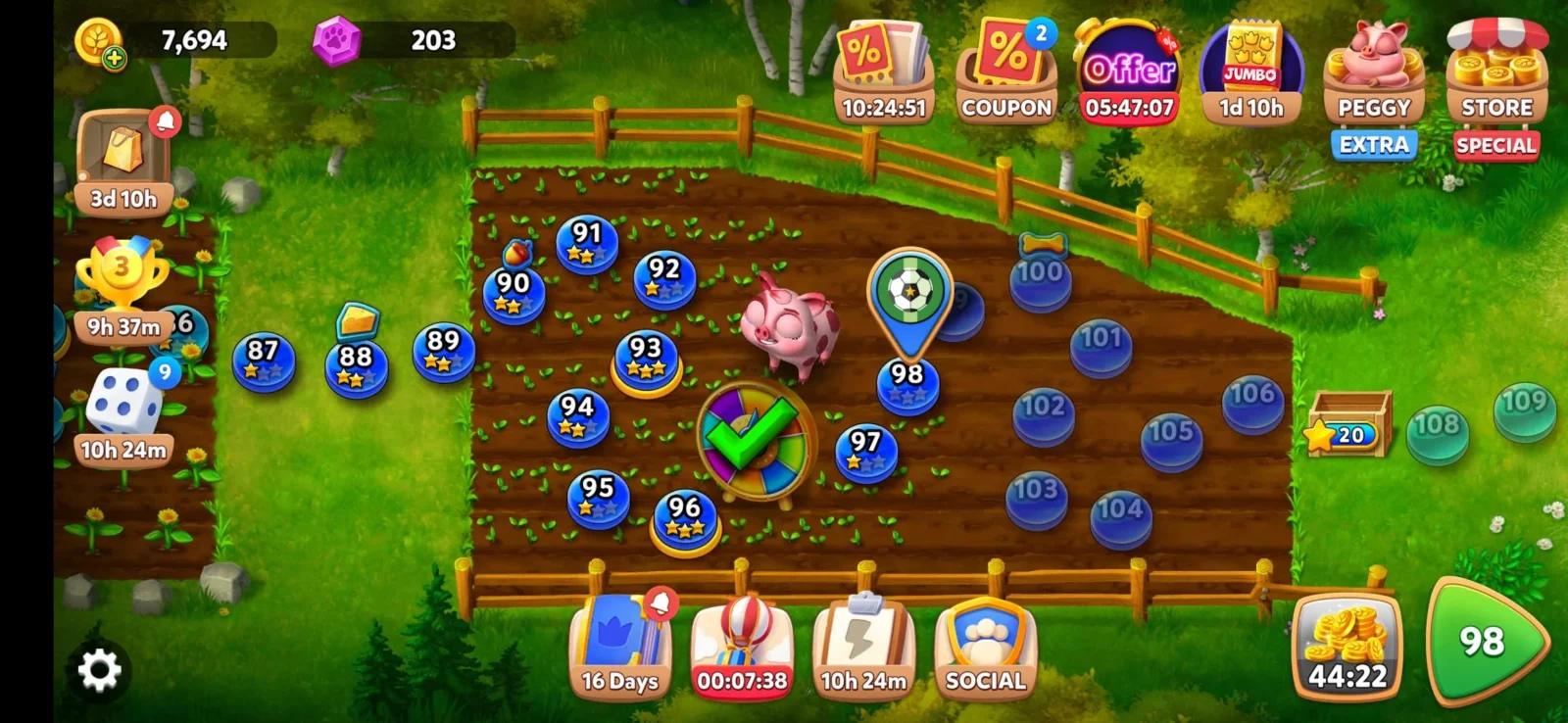Open the prize wheel with green checkmark
The width and height of the screenshot is (1568, 723).
click(x=756, y=438)
